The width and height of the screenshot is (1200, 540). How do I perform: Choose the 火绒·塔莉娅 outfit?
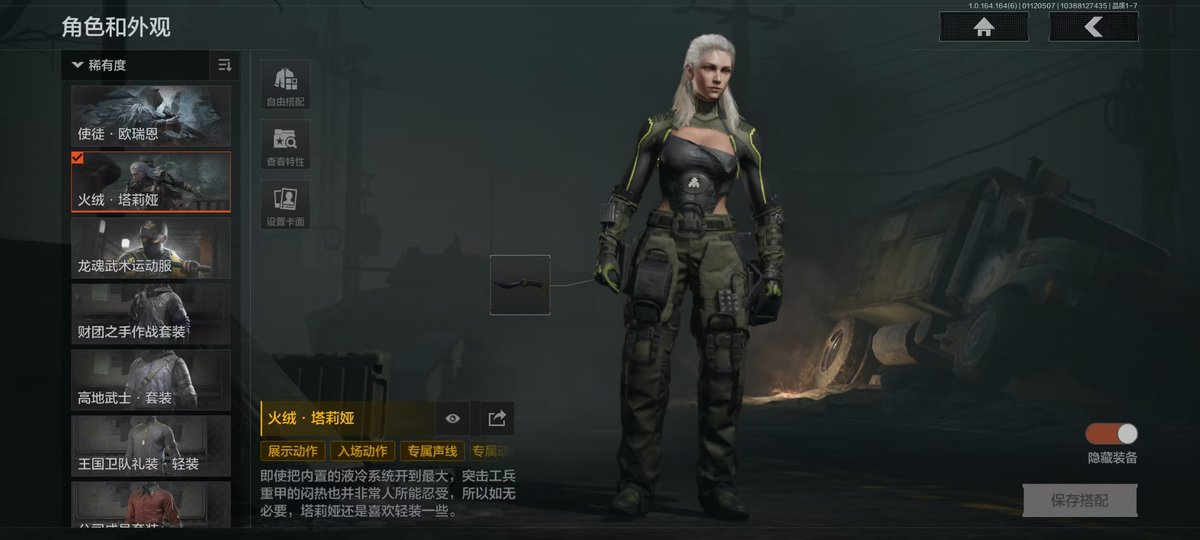tap(151, 182)
